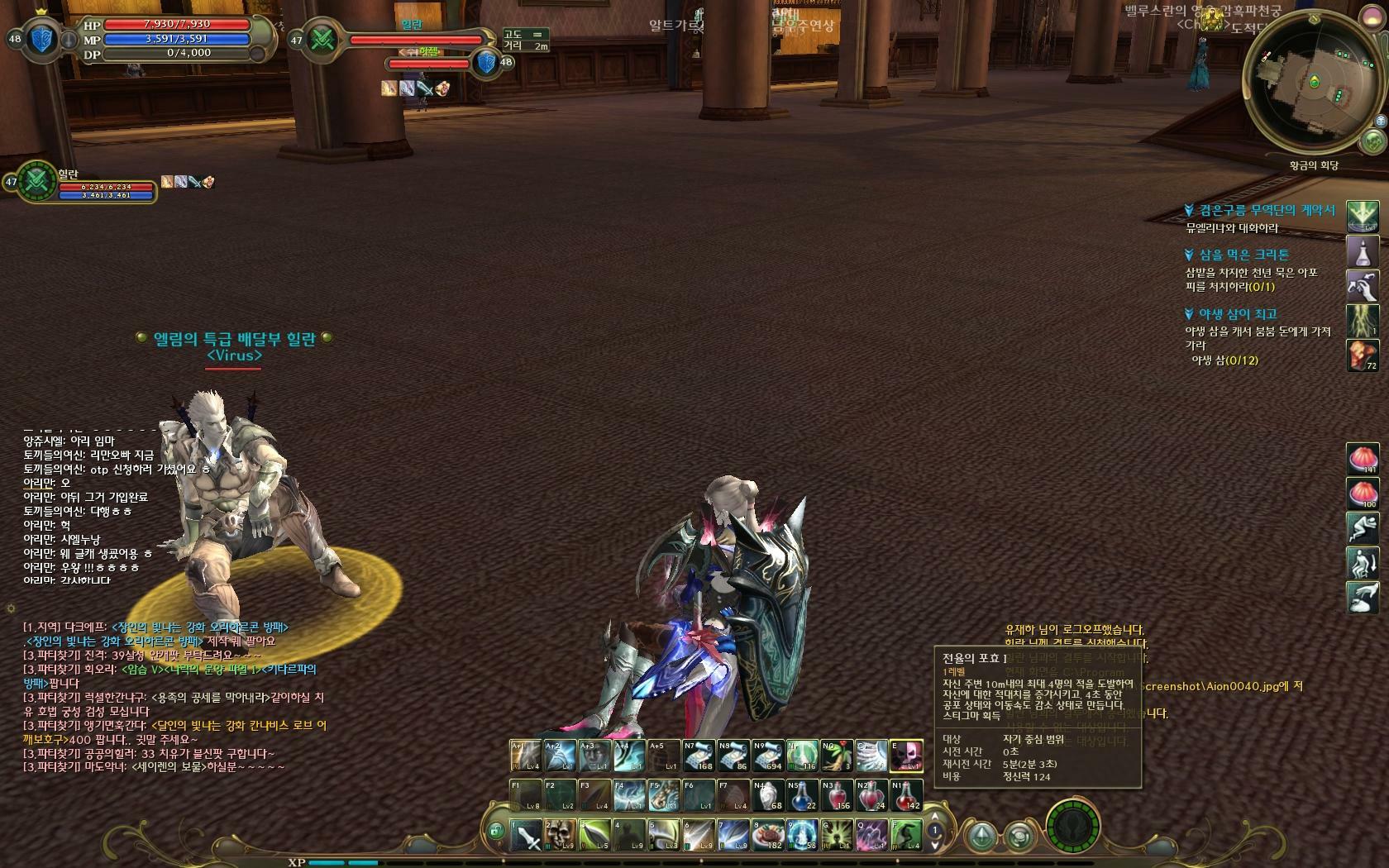
Task: Select party member 힐란's portrait frame
Action: (x=35, y=179)
